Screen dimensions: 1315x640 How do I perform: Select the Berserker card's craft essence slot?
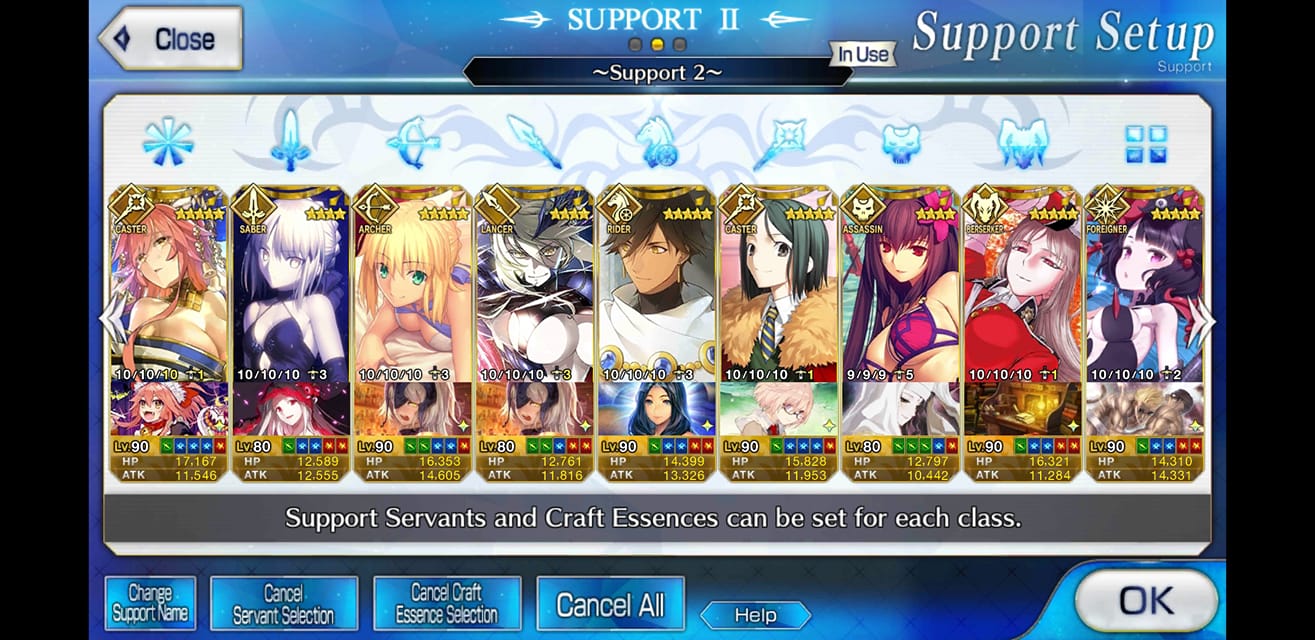(x=1022, y=408)
